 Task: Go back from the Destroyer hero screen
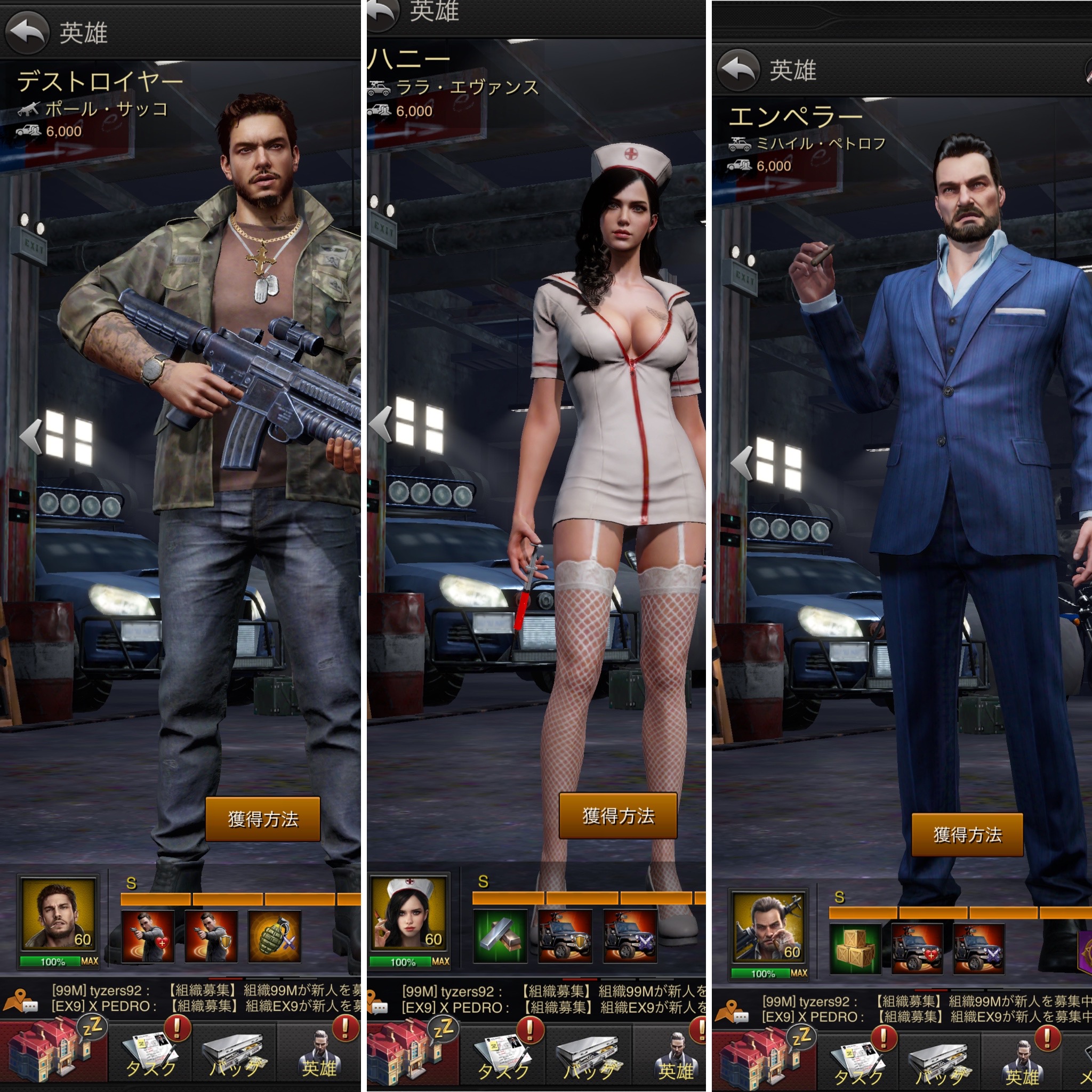(27, 32)
